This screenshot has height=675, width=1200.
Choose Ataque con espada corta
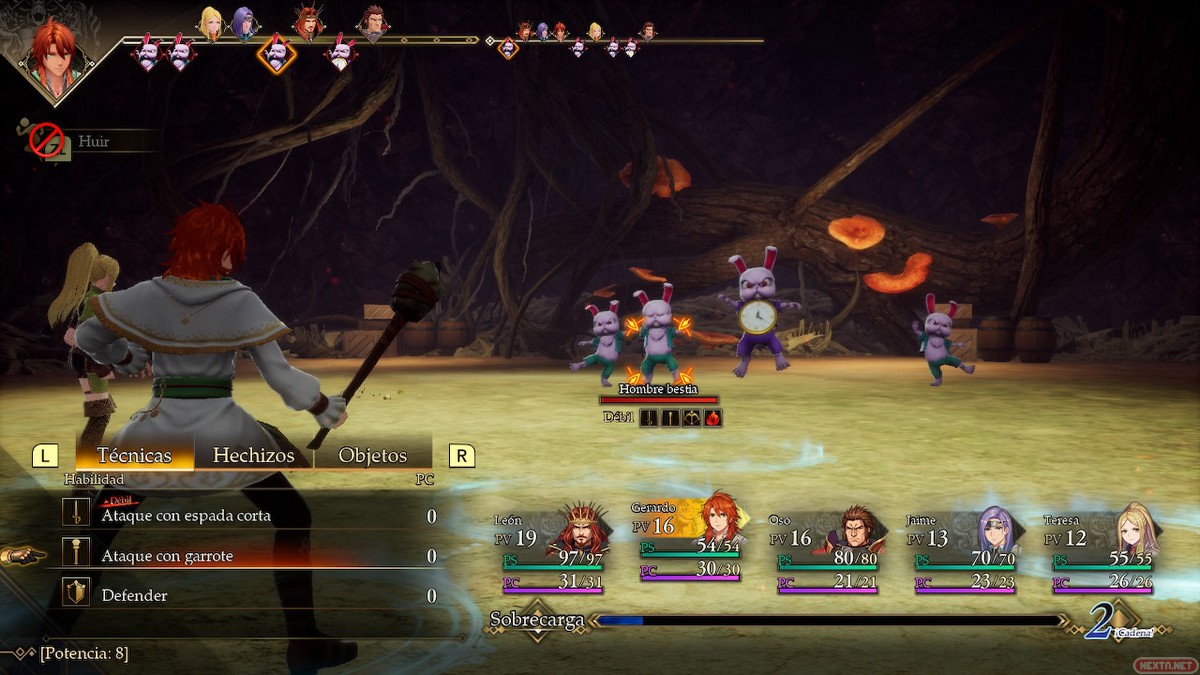pyautogui.click(x=186, y=516)
